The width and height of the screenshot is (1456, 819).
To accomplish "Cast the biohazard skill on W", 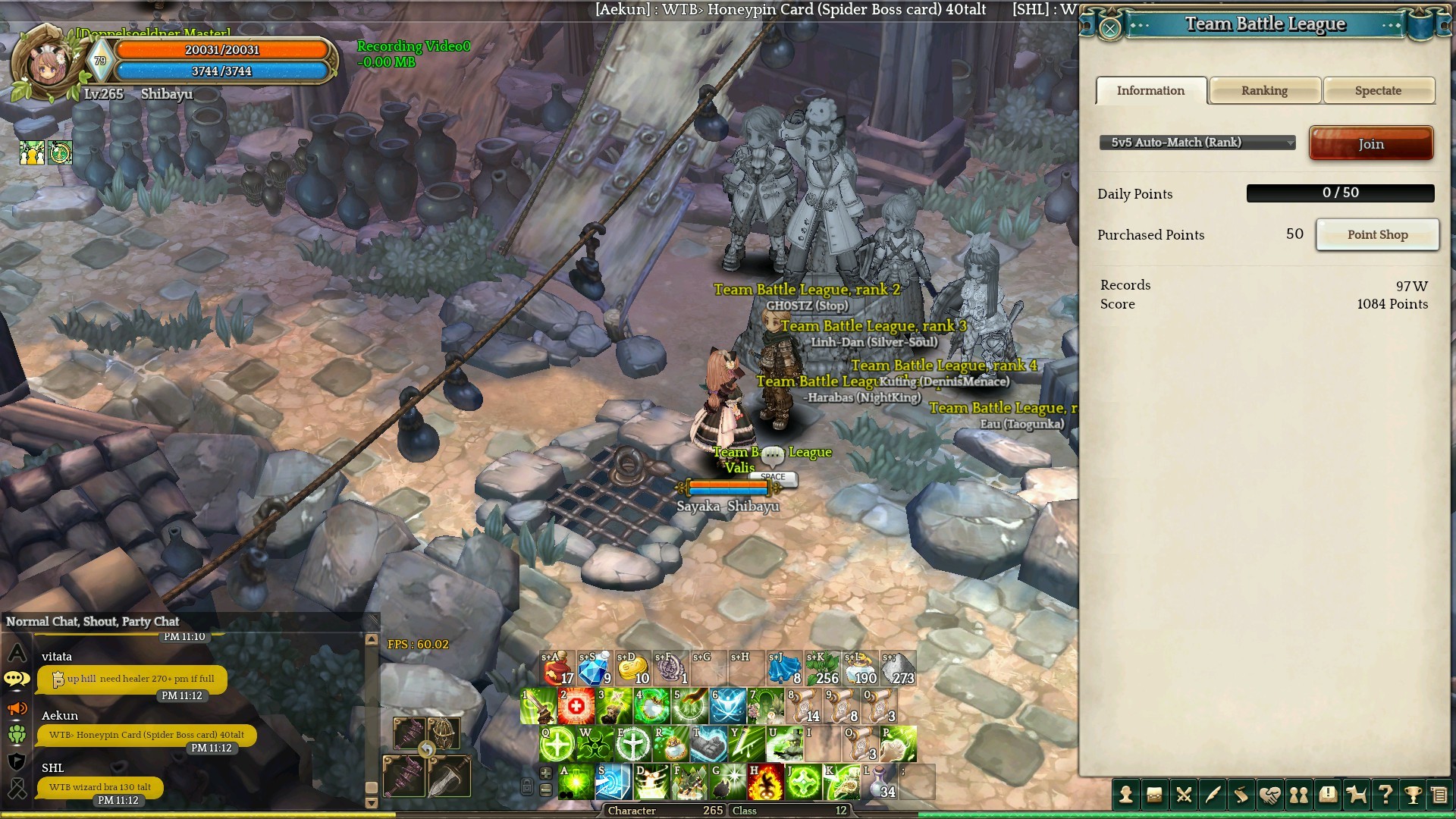I will pos(595,744).
